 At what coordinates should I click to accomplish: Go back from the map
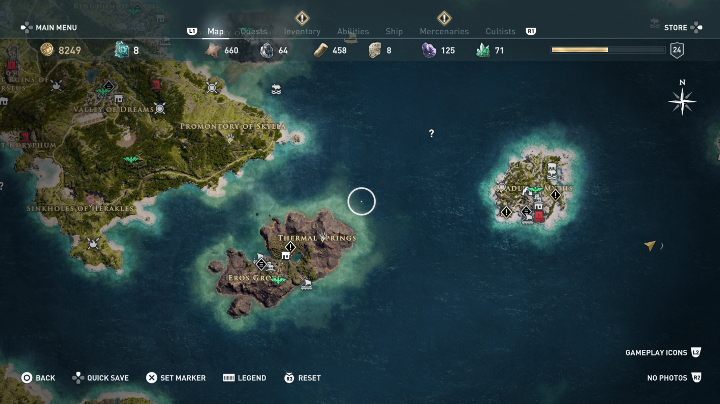(38, 378)
